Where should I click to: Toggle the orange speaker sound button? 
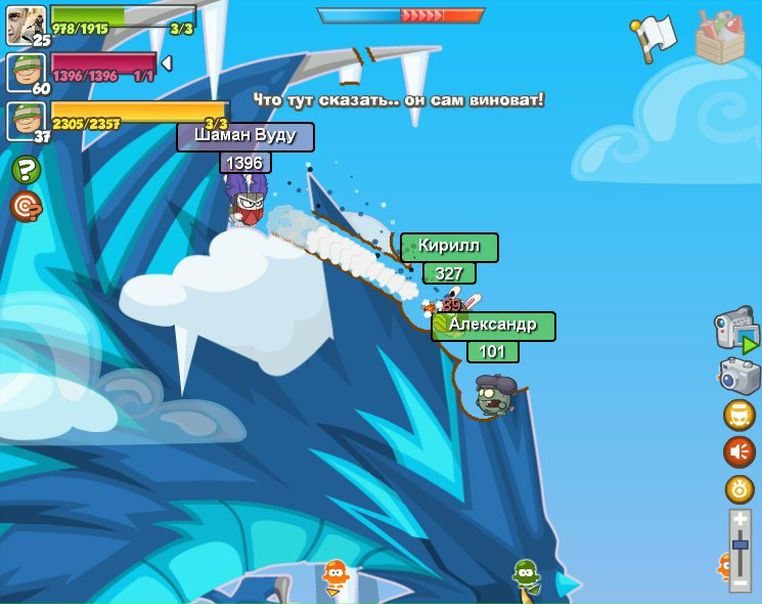pyautogui.click(x=740, y=452)
